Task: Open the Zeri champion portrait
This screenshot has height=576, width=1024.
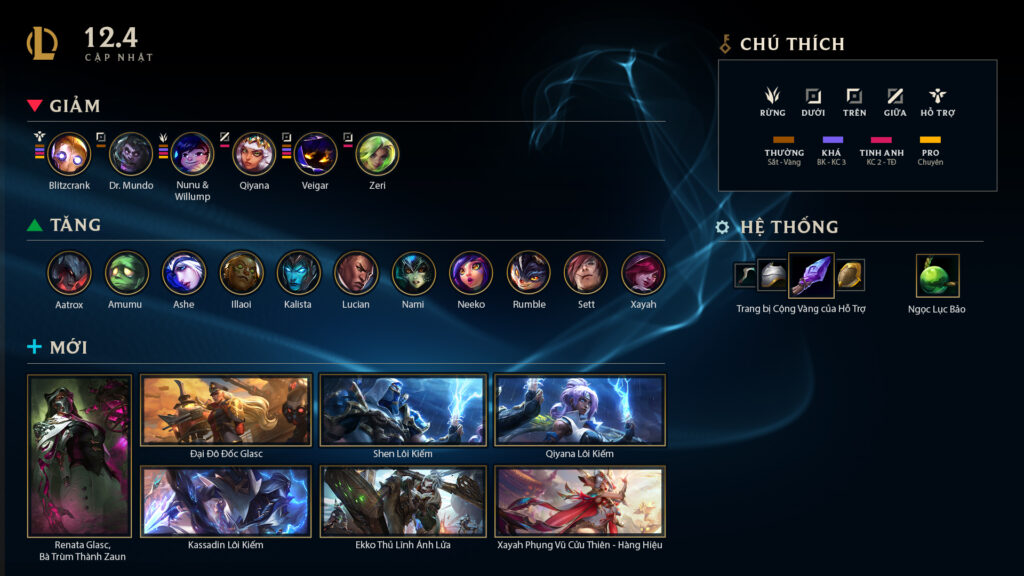Action: click(x=377, y=154)
